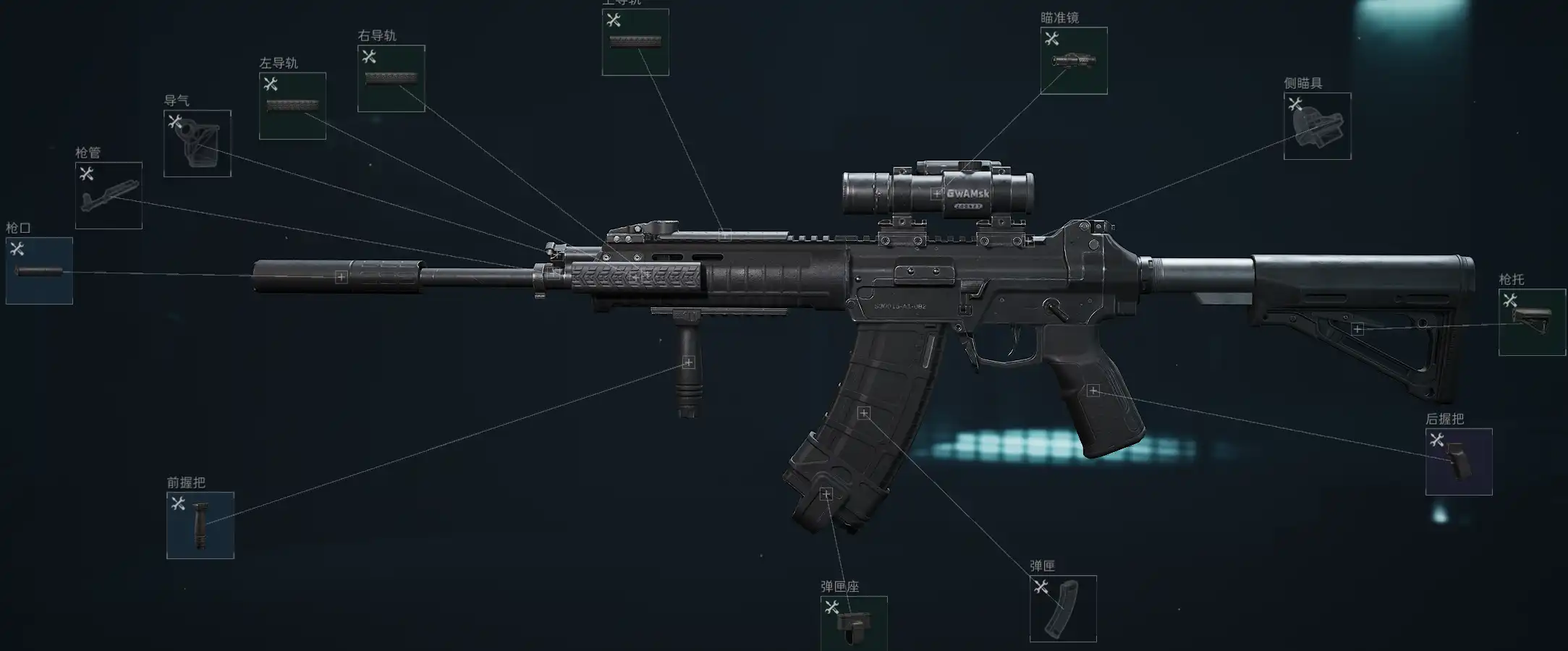Click the 上导轨 top rail slot
The width and height of the screenshot is (1568, 651).
tap(635, 42)
